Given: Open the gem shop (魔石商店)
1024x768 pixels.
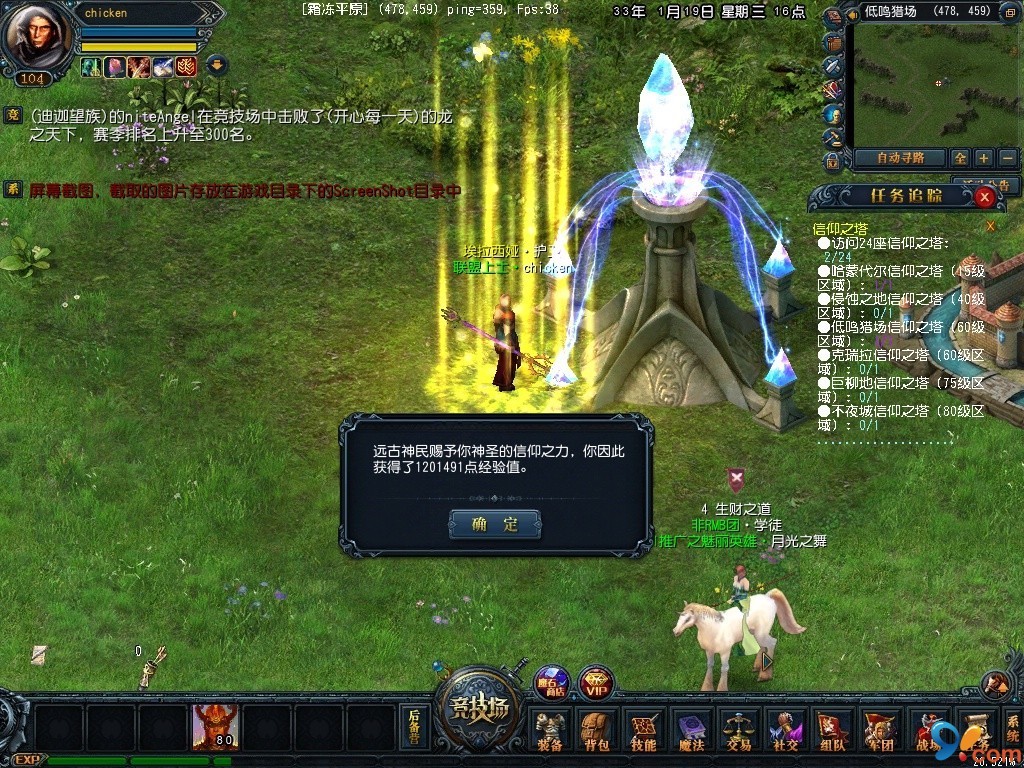Looking at the screenshot, I should [551, 684].
